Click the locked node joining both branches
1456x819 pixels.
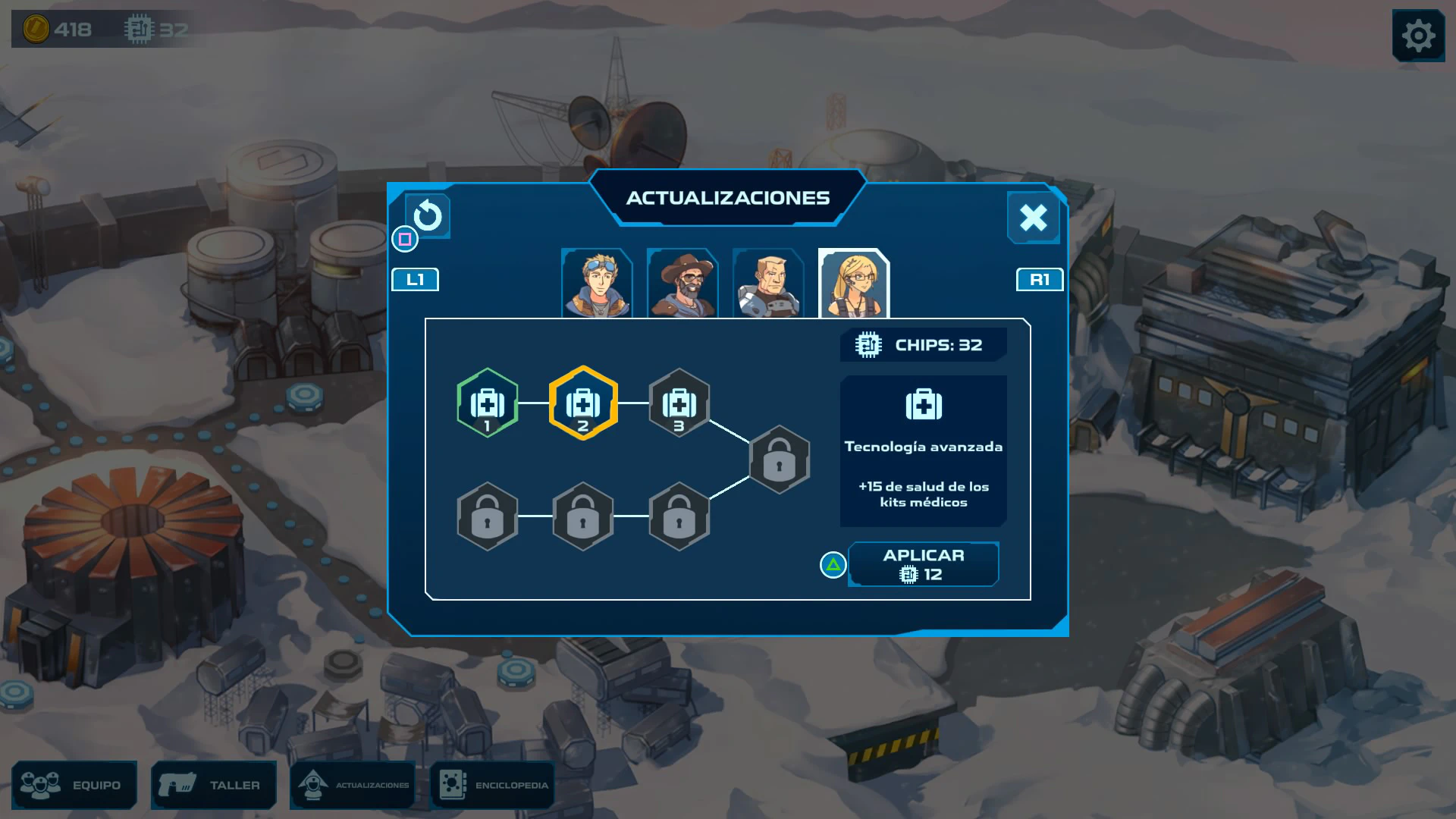(780, 460)
